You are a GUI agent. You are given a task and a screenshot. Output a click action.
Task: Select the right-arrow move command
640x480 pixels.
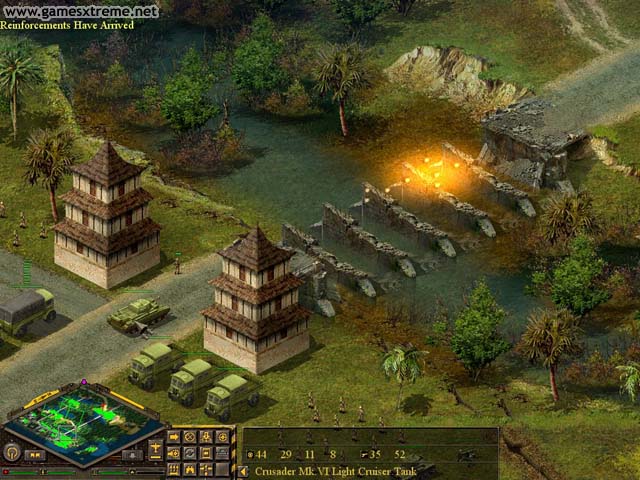pyautogui.click(x=173, y=437)
